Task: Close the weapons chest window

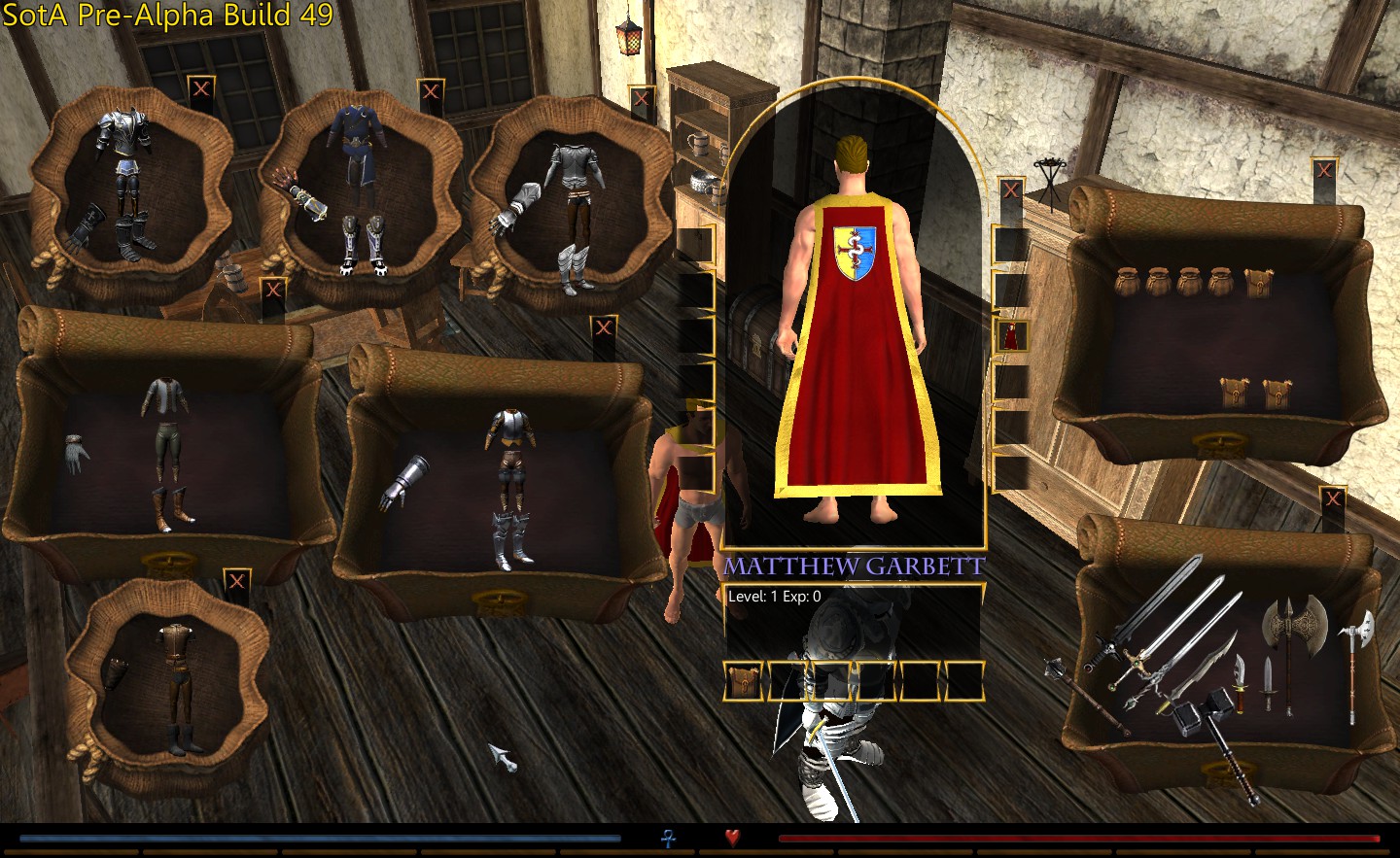Action: pos(1333,500)
